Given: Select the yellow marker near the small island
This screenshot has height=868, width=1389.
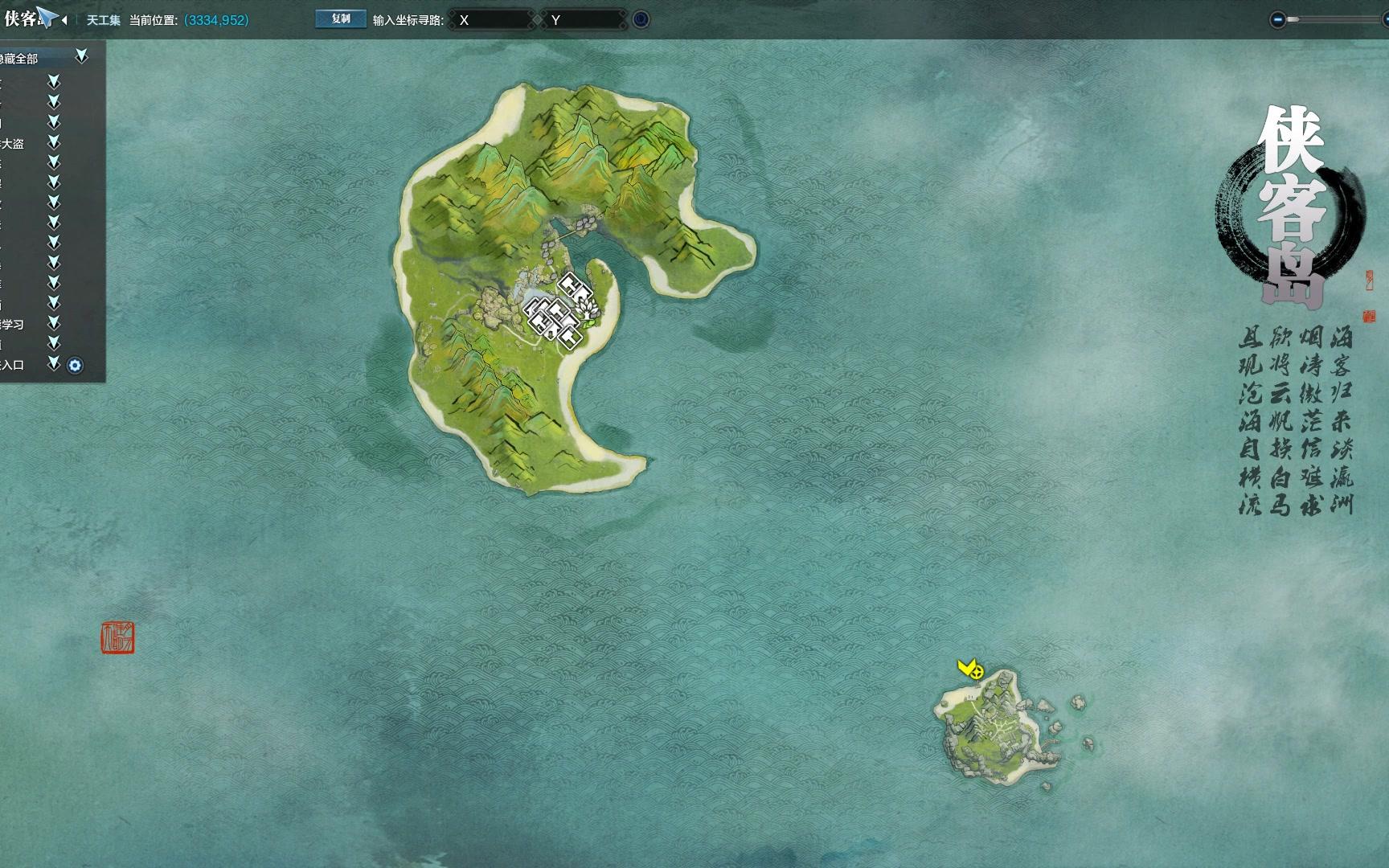Looking at the screenshot, I should tap(970, 669).
